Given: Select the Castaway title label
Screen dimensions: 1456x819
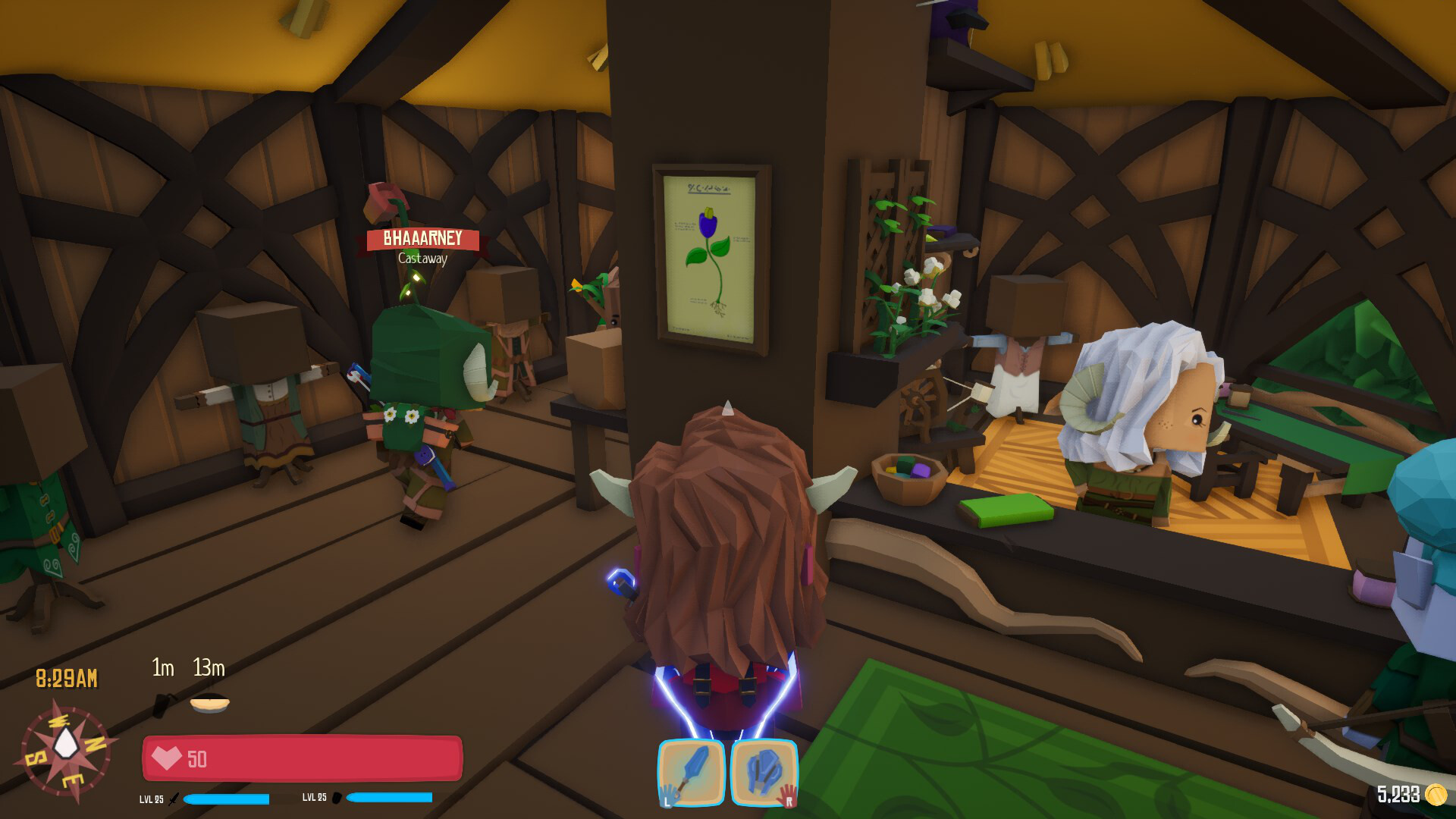Looking at the screenshot, I should [x=422, y=259].
